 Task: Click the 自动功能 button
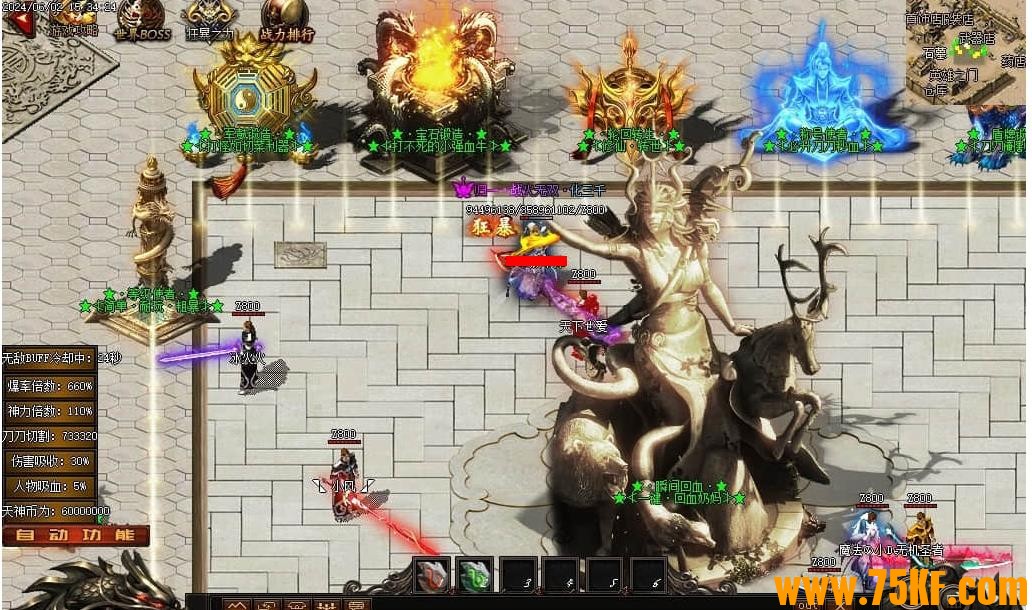pos(76,535)
